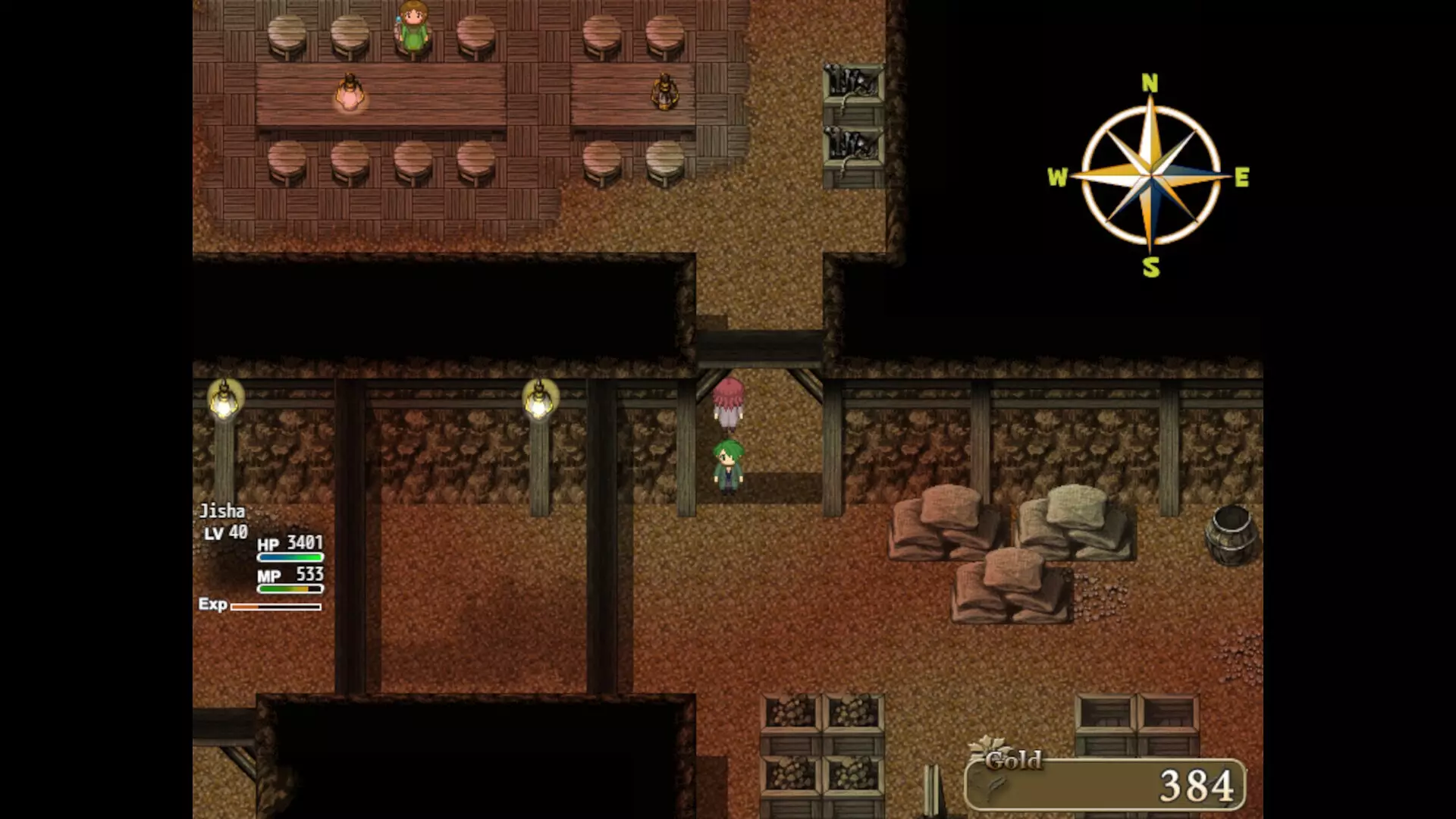The image size is (1456, 819).
Task: Click the South marker on the compass
Action: [x=1150, y=267]
